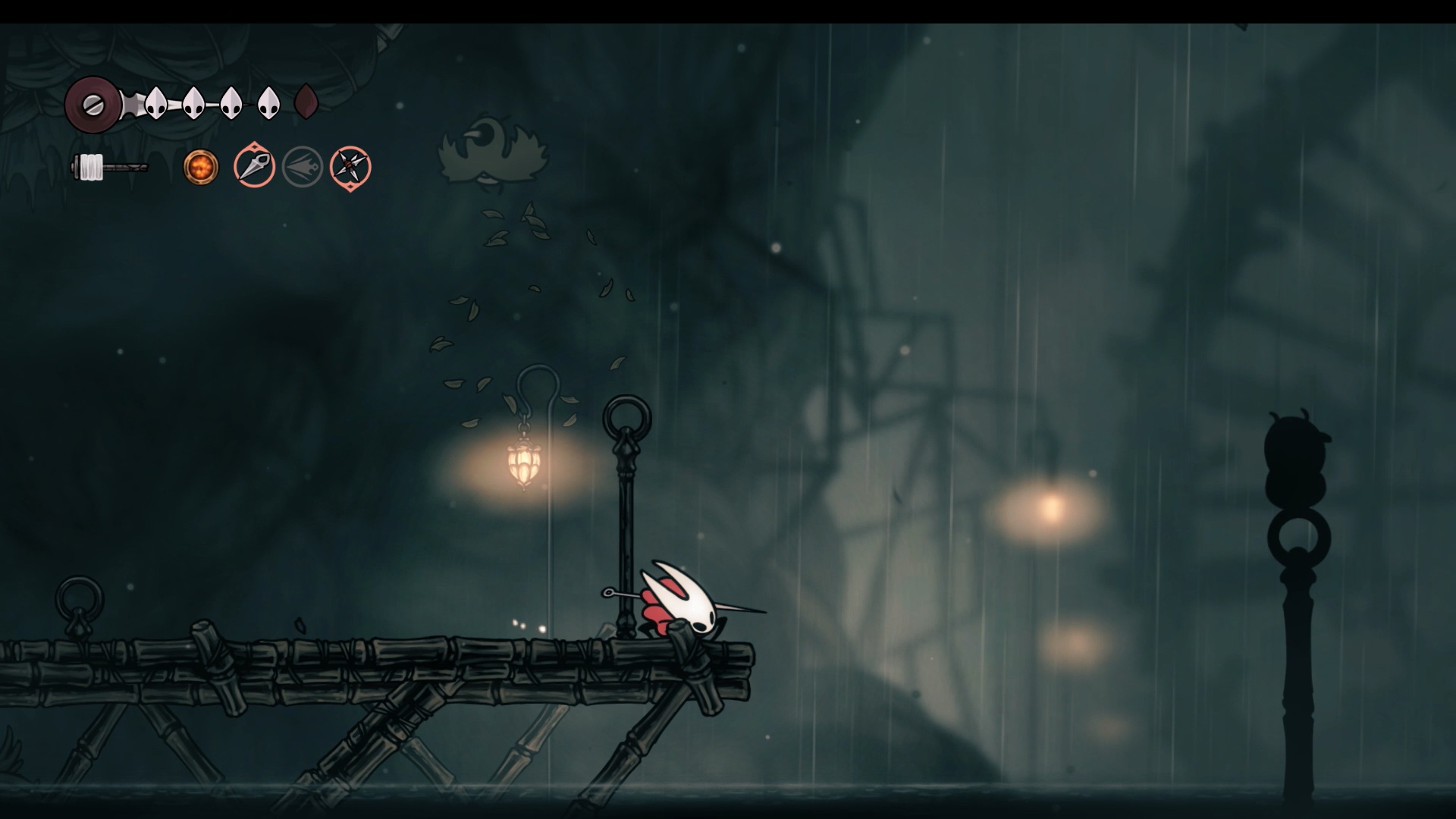Activate the four-pointed shuriken tool
The image size is (1456, 819).
pyautogui.click(x=350, y=167)
